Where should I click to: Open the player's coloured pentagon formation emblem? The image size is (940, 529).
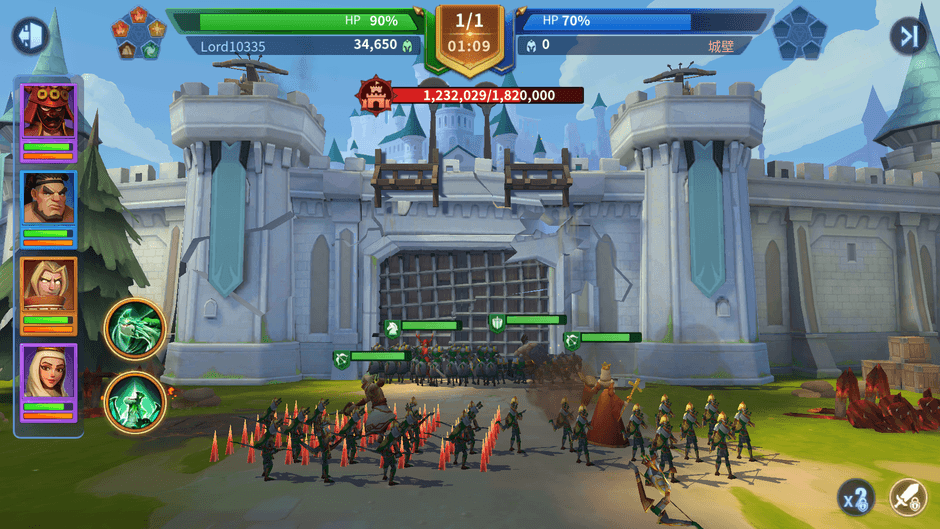[x=138, y=34]
